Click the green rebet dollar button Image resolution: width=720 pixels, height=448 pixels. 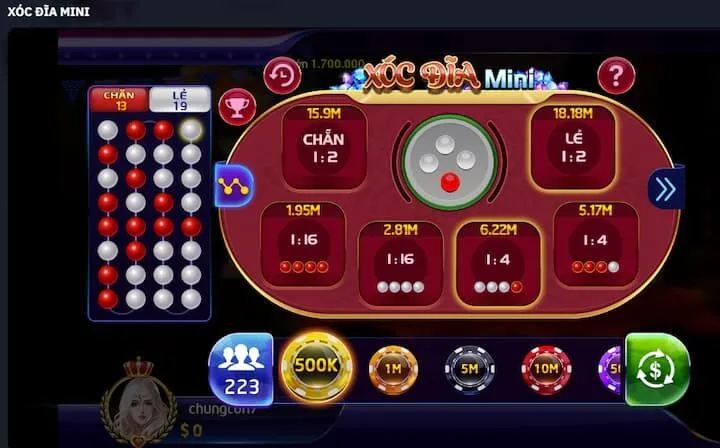(657, 369)
